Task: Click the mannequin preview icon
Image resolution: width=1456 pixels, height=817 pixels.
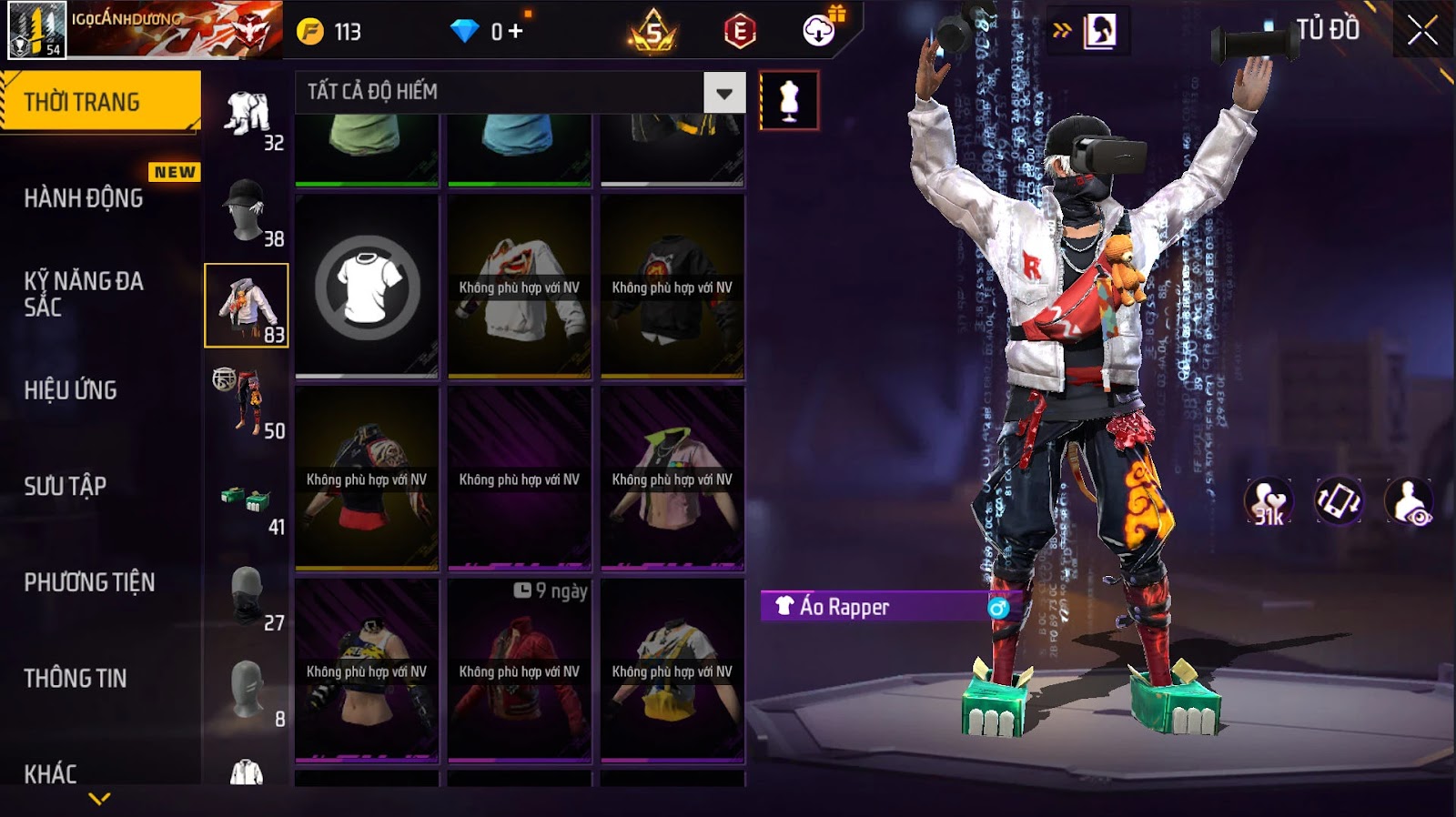Action: (789, 100)
